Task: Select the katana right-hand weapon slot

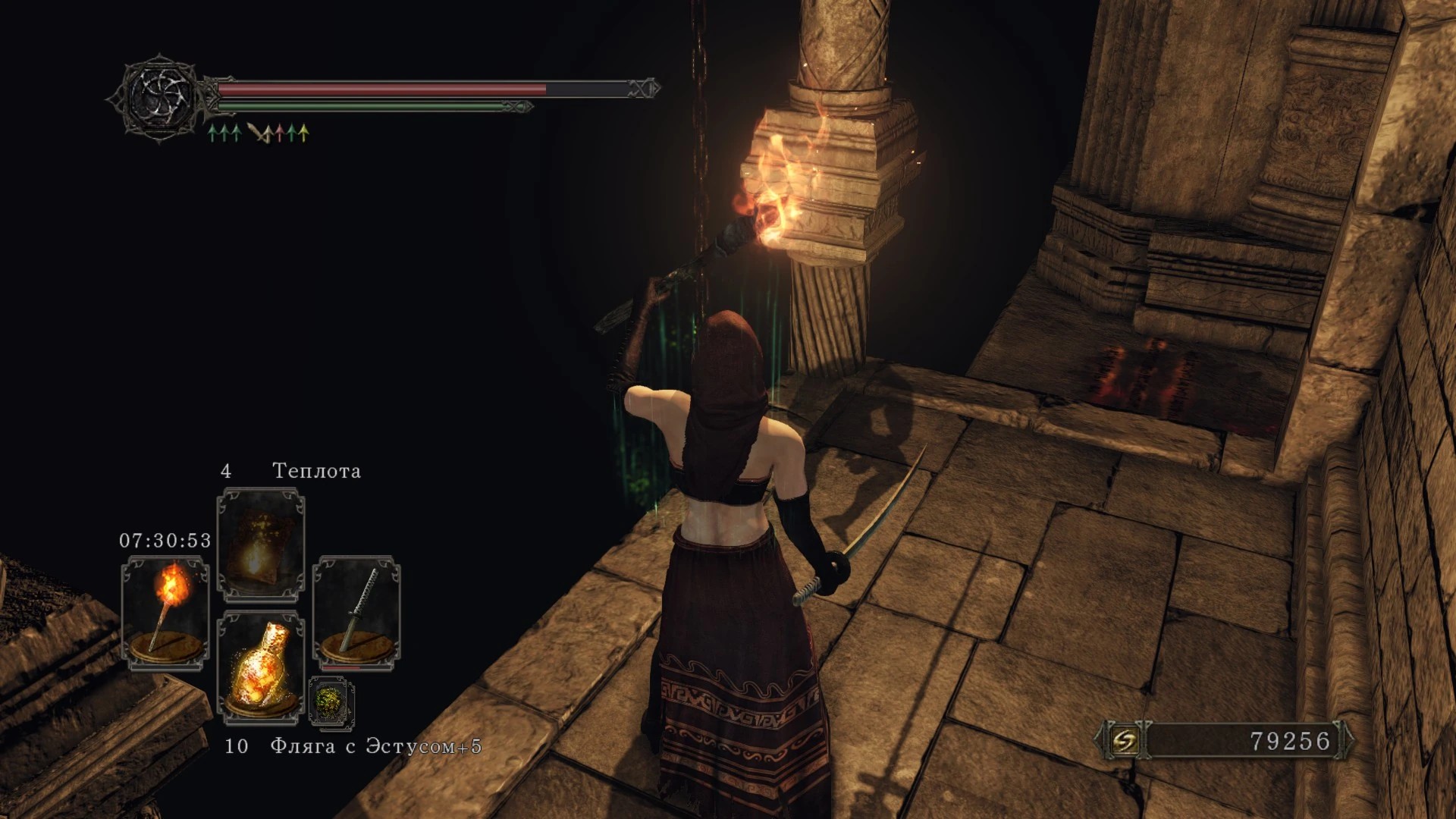Action: (x=356, y=613)
